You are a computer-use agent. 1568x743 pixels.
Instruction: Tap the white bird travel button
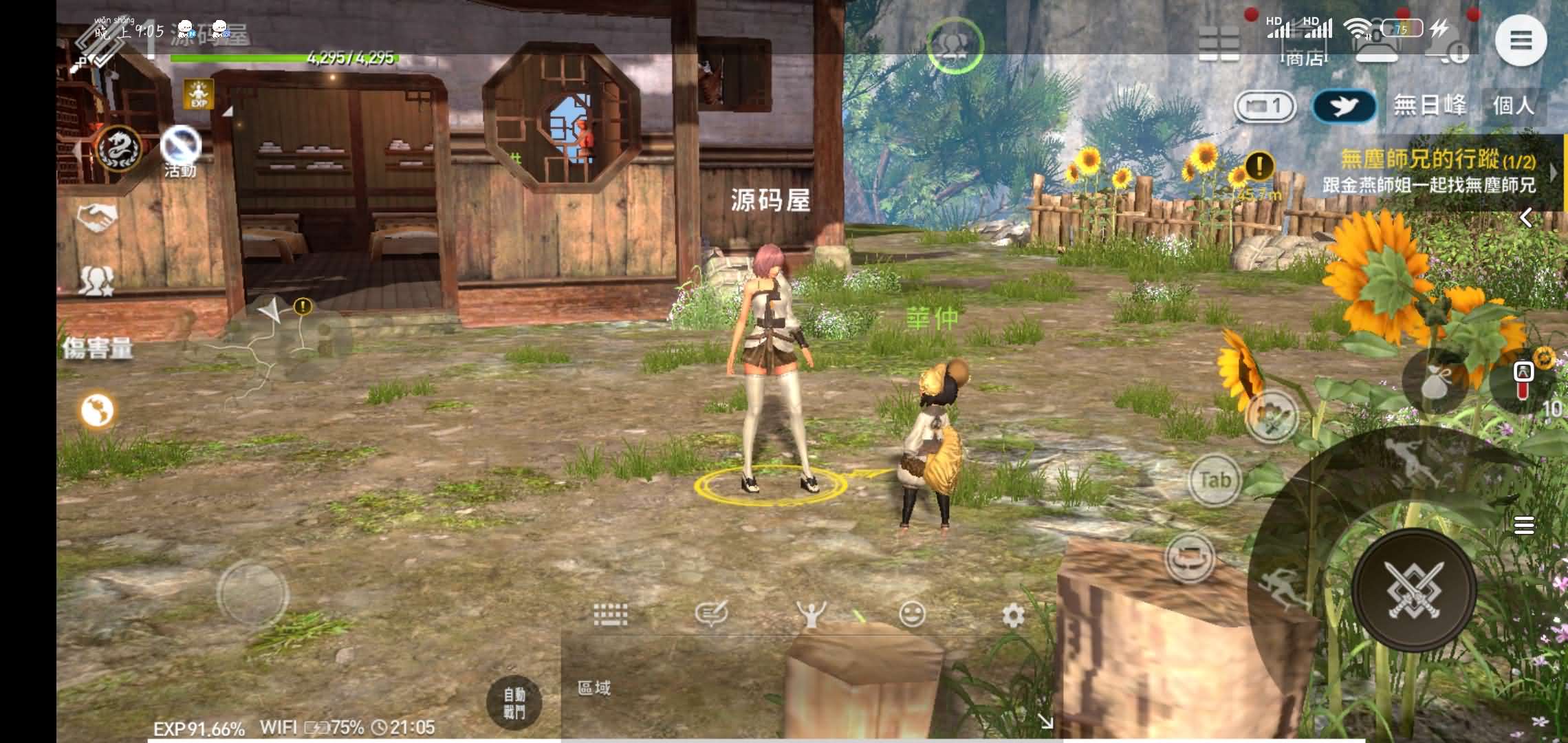[x=1344, y=107]
